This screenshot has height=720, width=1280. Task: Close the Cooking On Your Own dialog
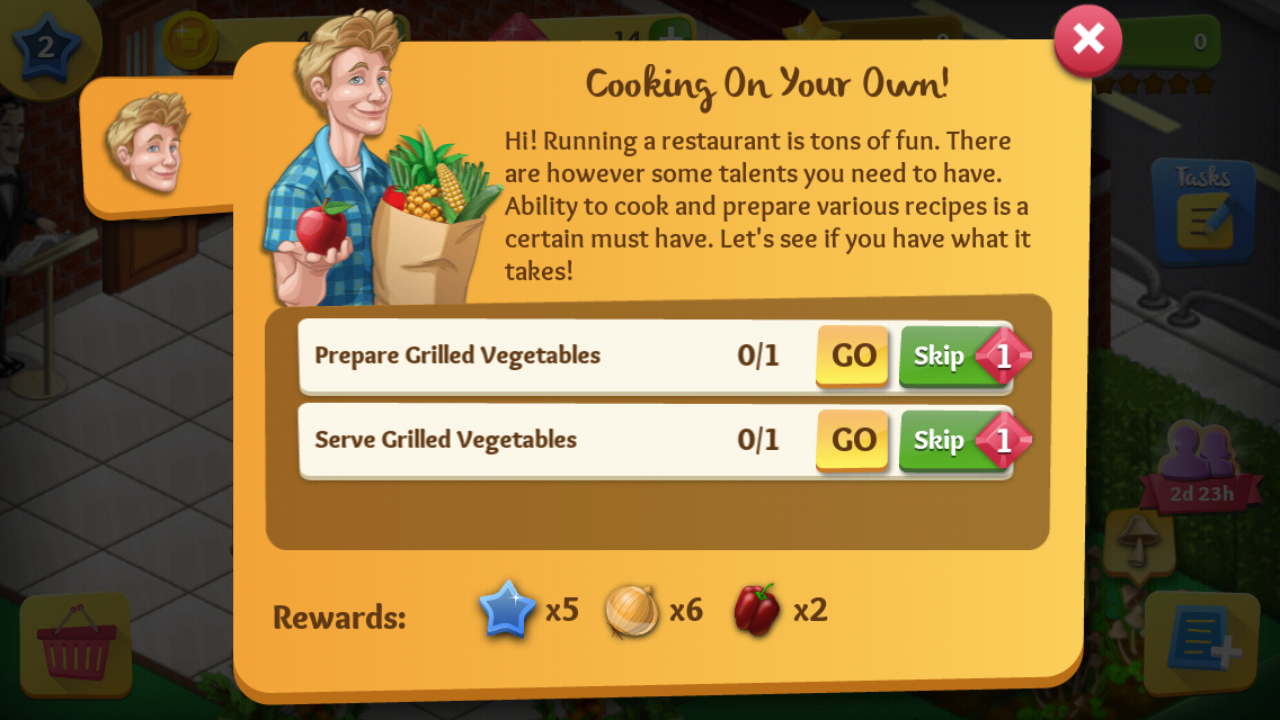click(1088, 40)
